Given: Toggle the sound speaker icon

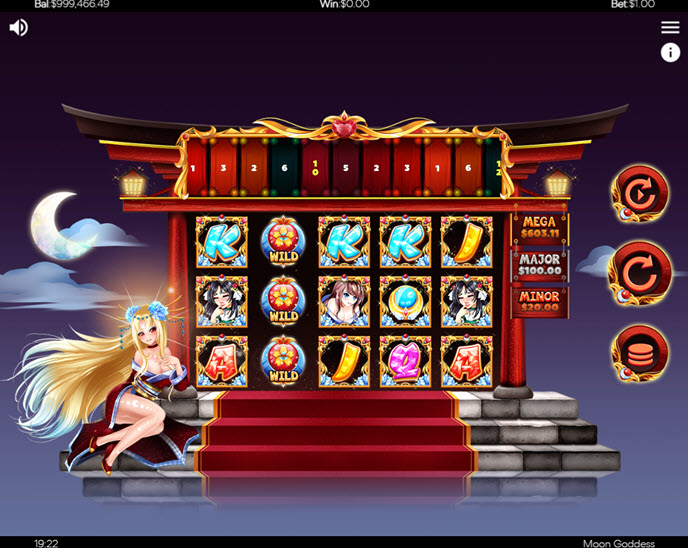Looking at the screenshot, I should (18, 27).
